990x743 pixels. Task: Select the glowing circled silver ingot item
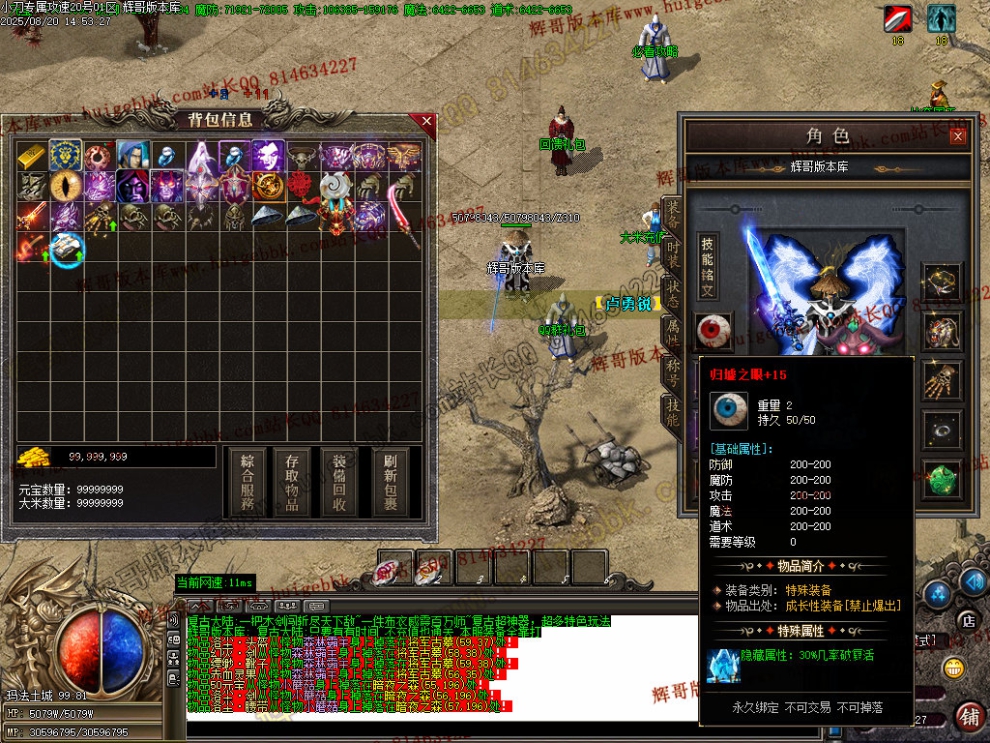pos(67,248)
